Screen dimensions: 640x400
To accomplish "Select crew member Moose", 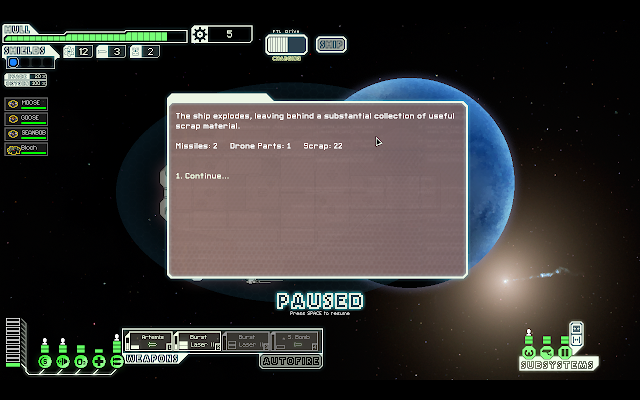I will point(26,103).
